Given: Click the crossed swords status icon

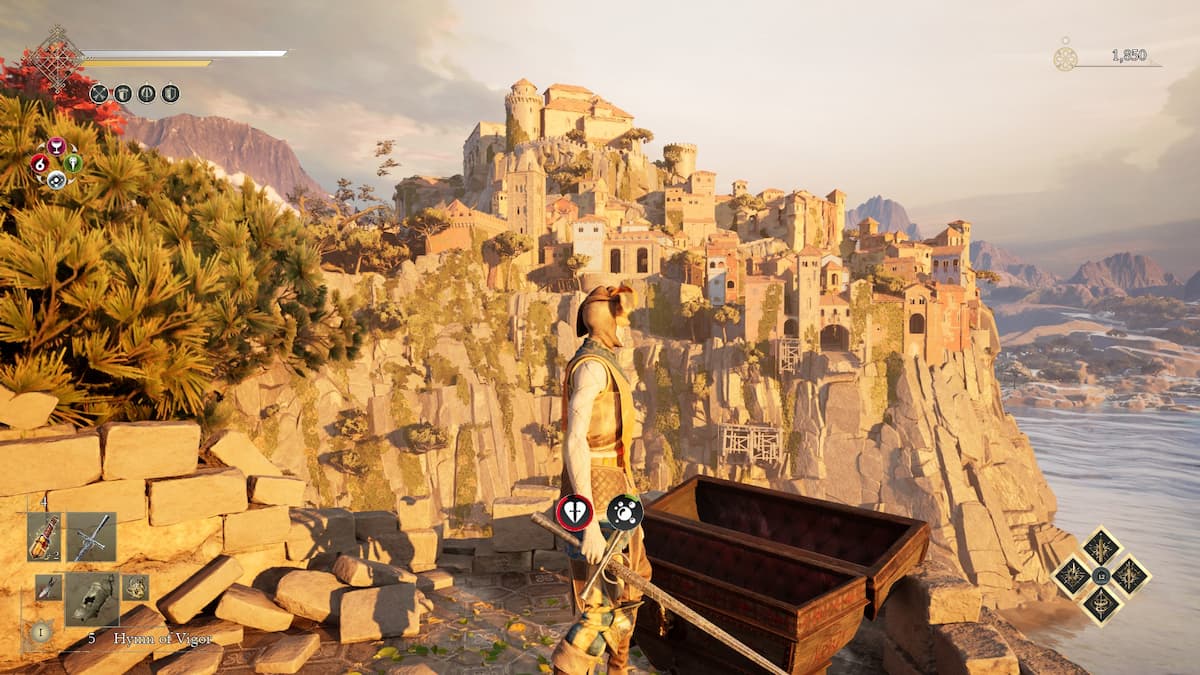Looking at the screenshot, I should click(99, 94).
